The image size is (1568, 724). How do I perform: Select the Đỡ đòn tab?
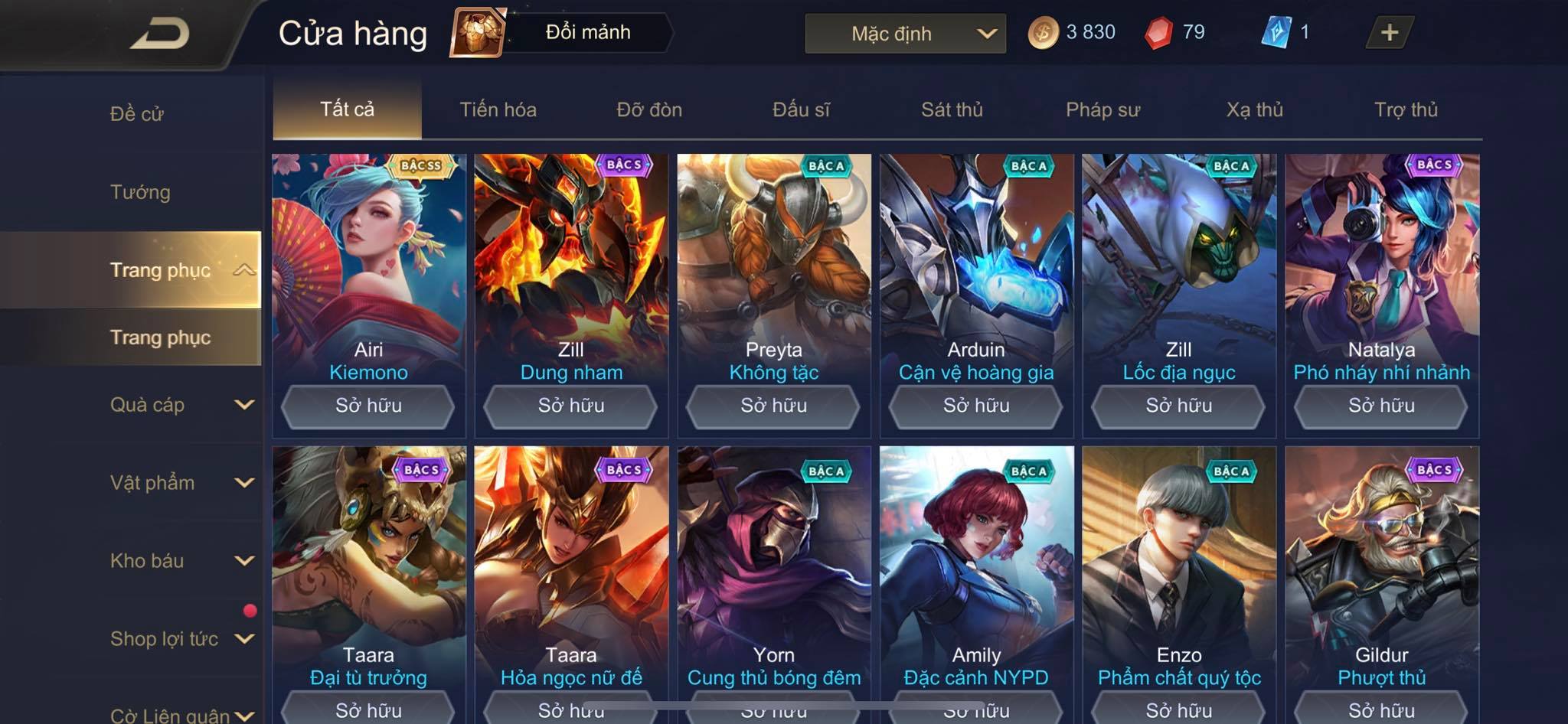649,109
